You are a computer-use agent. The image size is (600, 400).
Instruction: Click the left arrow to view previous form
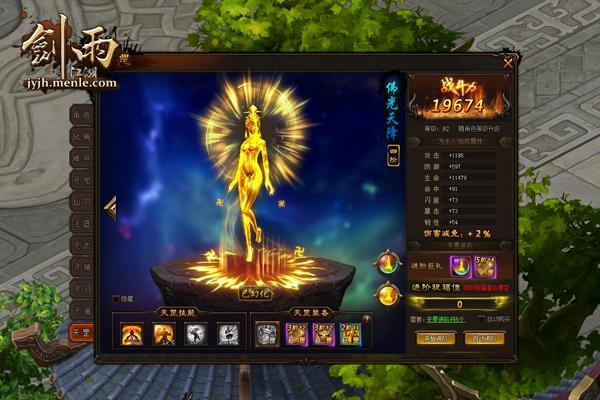point(111,208)
